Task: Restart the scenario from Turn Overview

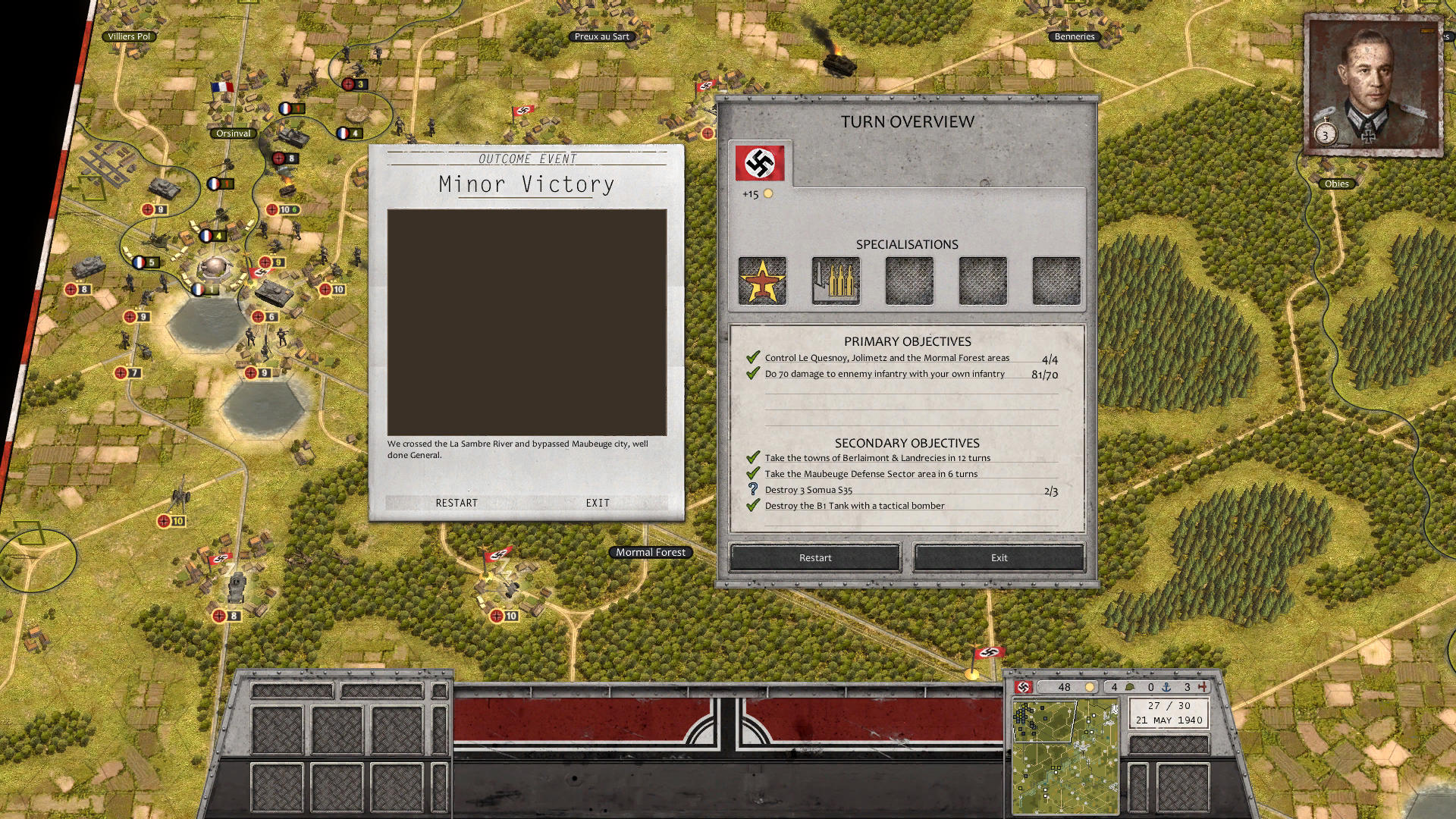Action: coord(815,557)
